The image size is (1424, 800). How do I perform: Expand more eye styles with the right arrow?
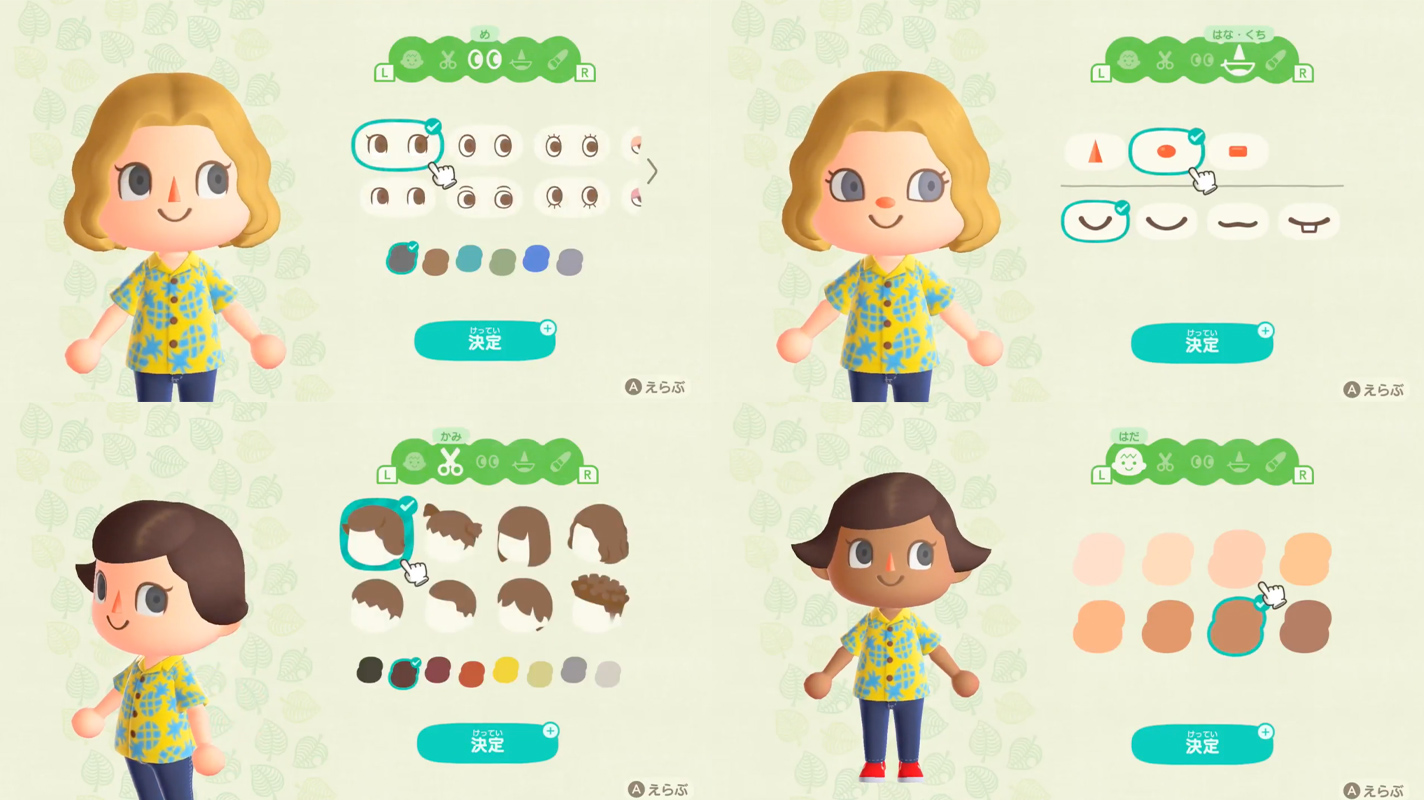[652, 172]
